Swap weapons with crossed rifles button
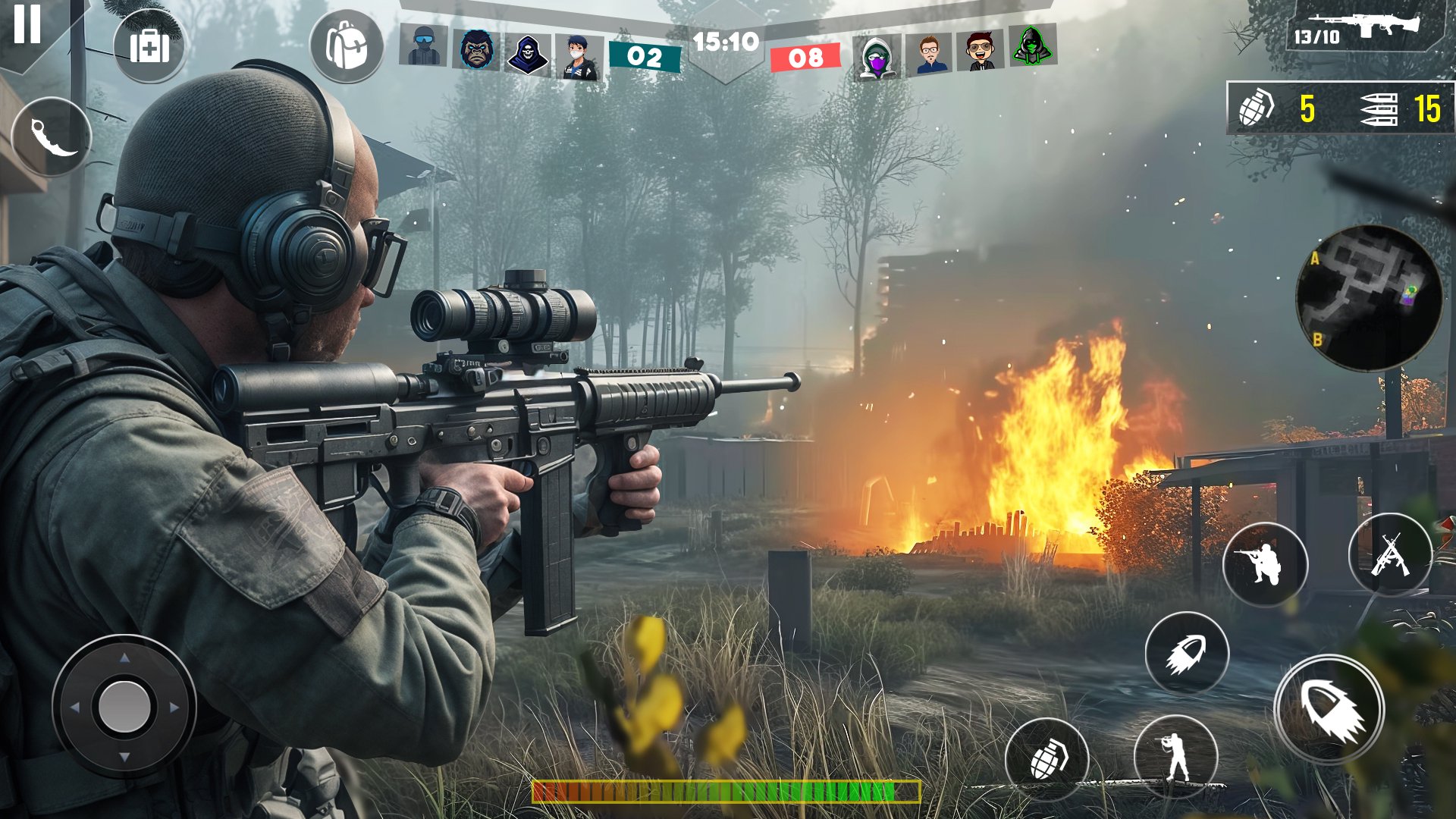 (x=1390, y=555)
